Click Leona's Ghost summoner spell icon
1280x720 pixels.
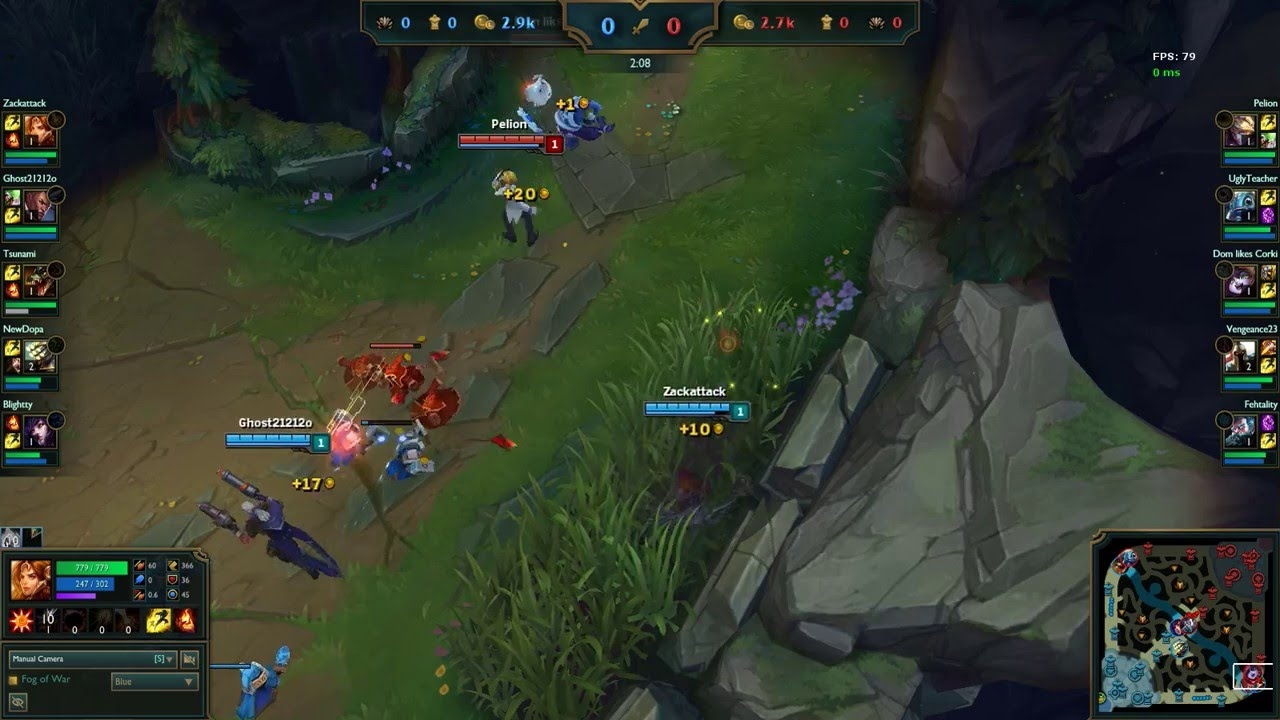(x=157, y=620)
